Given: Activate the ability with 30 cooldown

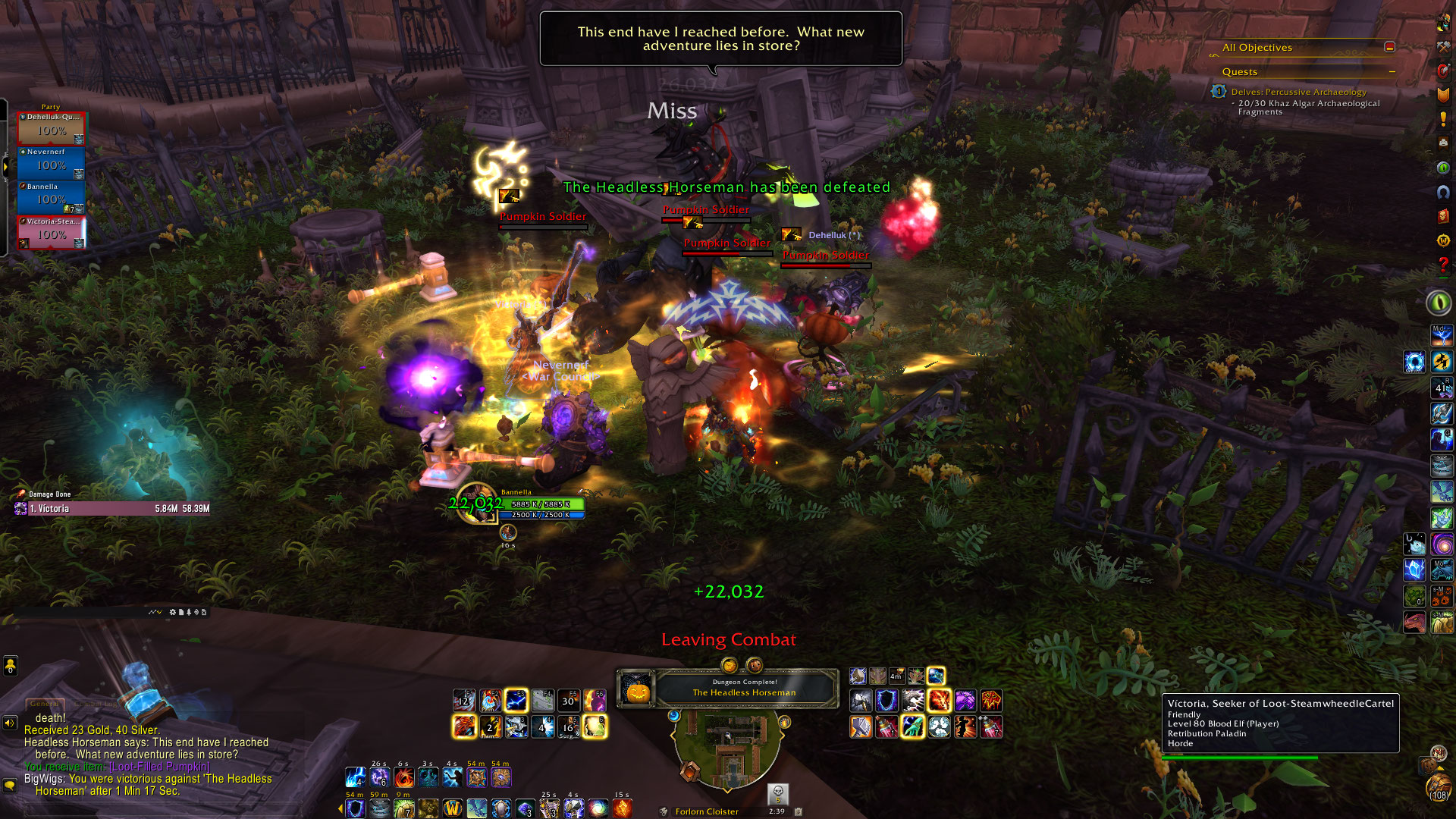Looking at the screenshot, I should click(568, 701).
